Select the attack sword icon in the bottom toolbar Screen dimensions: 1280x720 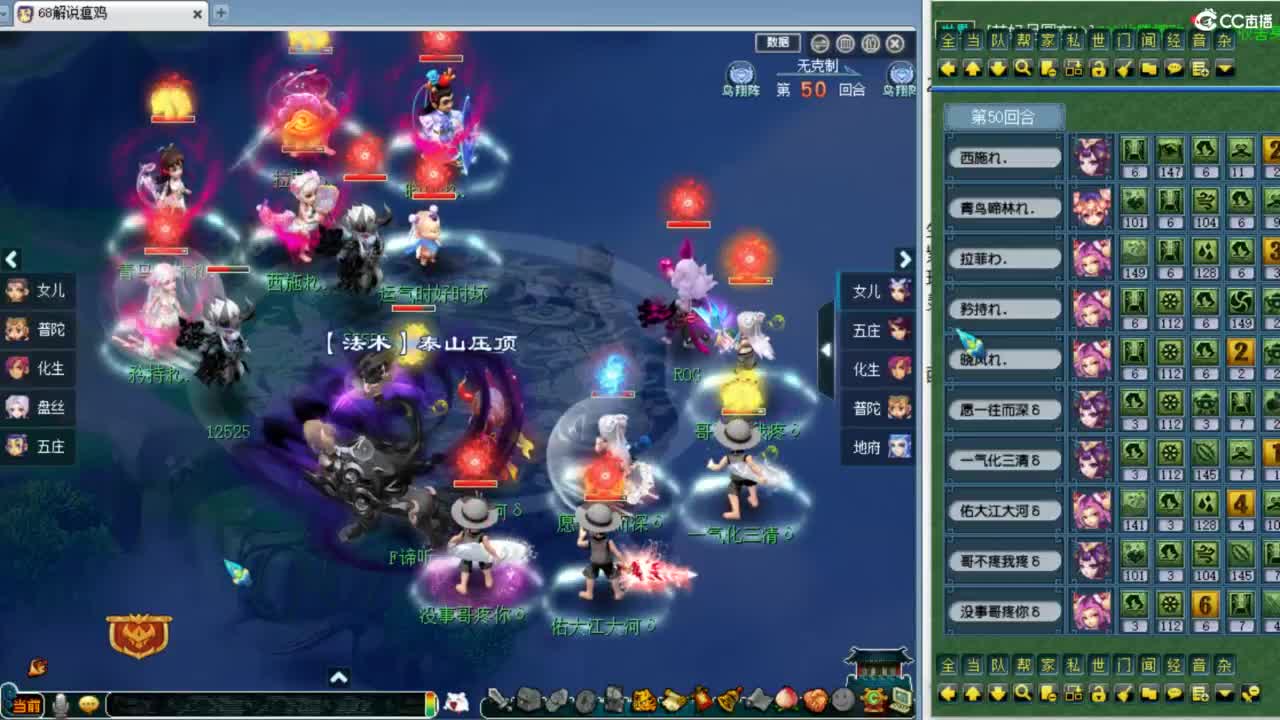[x=497, y=700]
